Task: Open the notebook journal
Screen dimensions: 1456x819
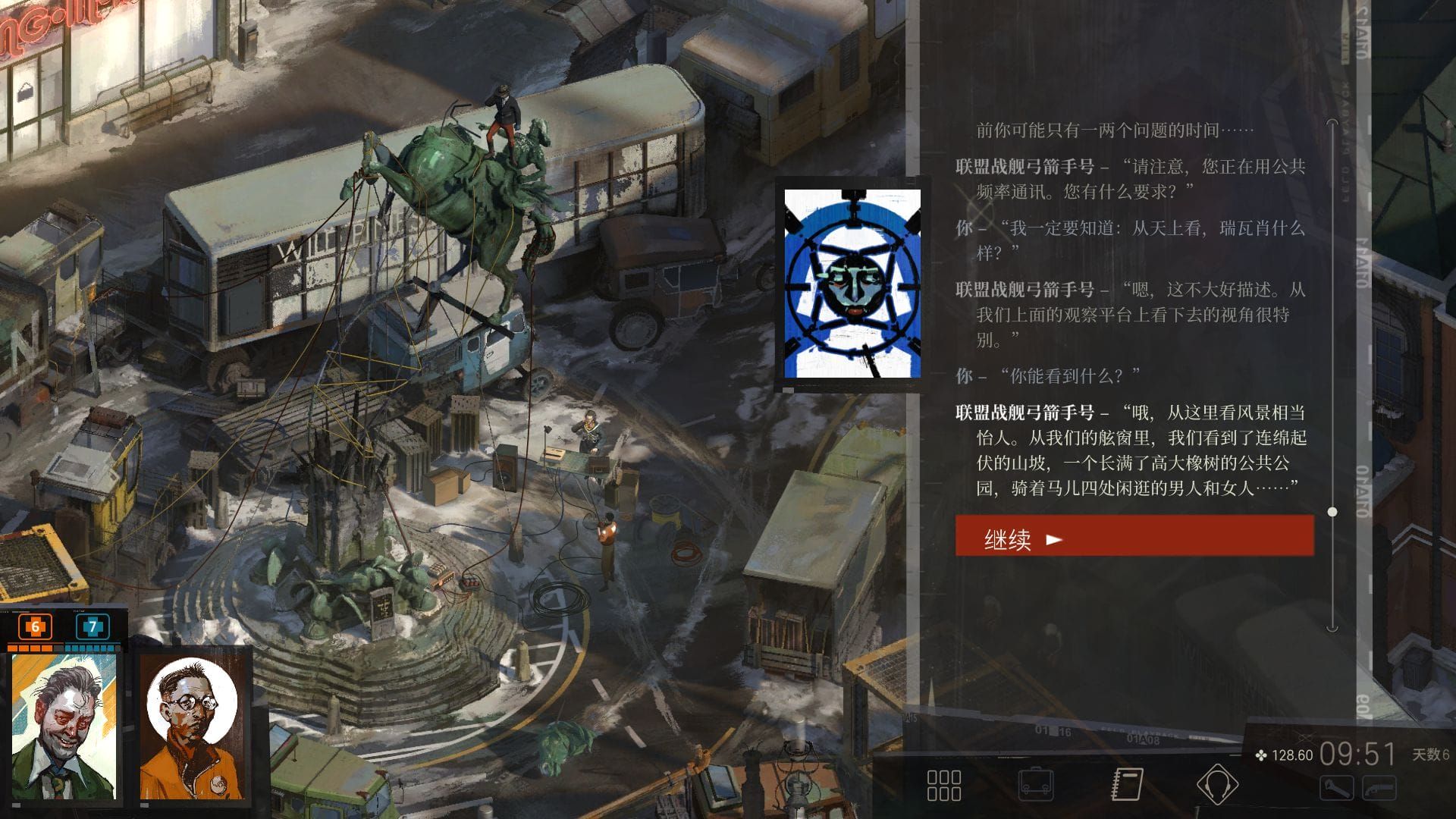Action: (1127, 785)
